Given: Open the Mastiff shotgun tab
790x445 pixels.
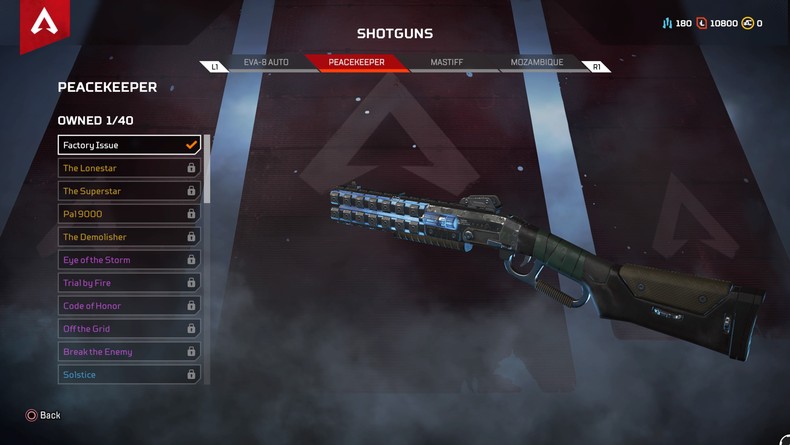Looking at the screenshot, I should 446,63.
